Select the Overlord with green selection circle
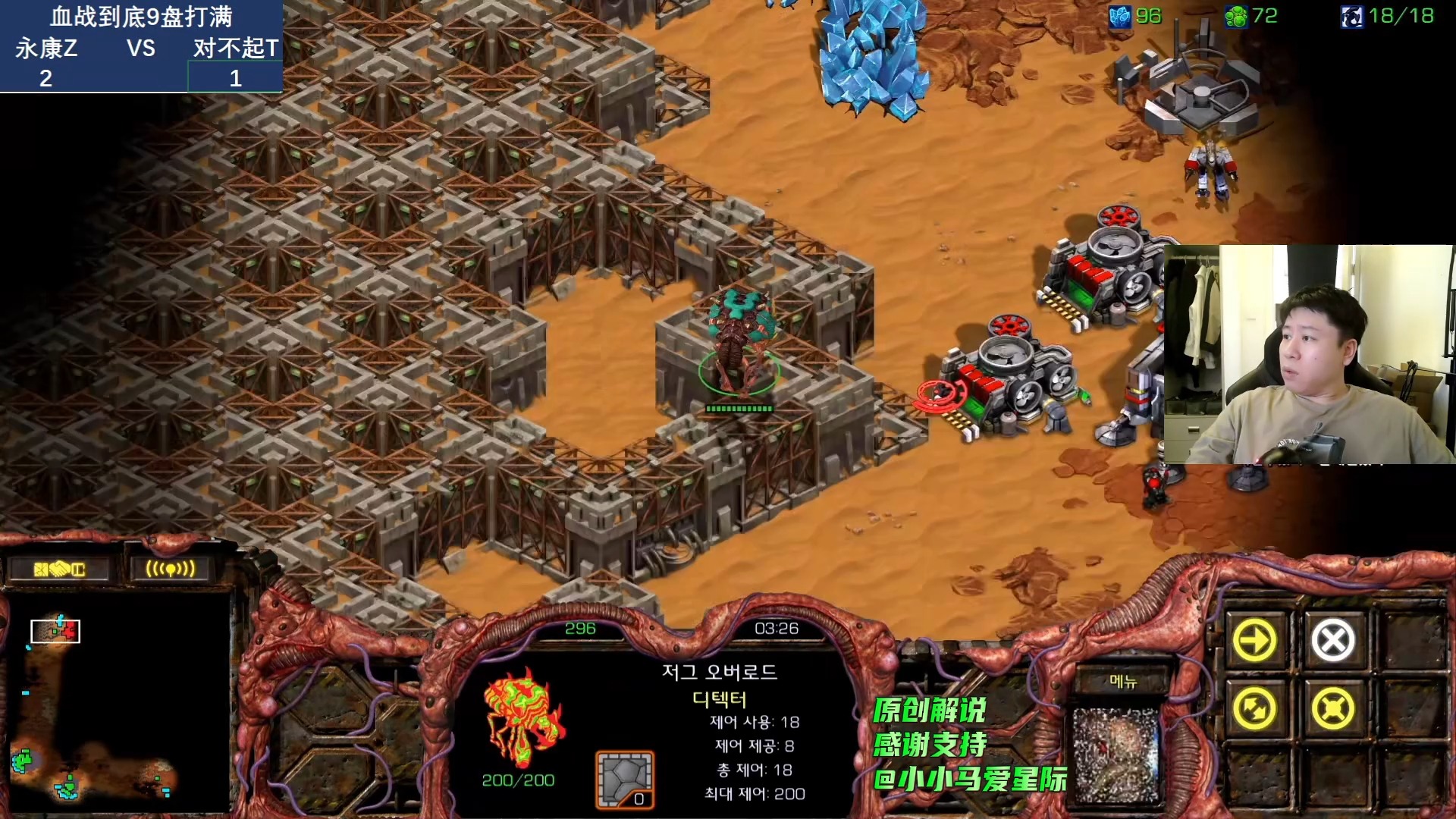The image size is (1456, 819). tap(739, 341)
